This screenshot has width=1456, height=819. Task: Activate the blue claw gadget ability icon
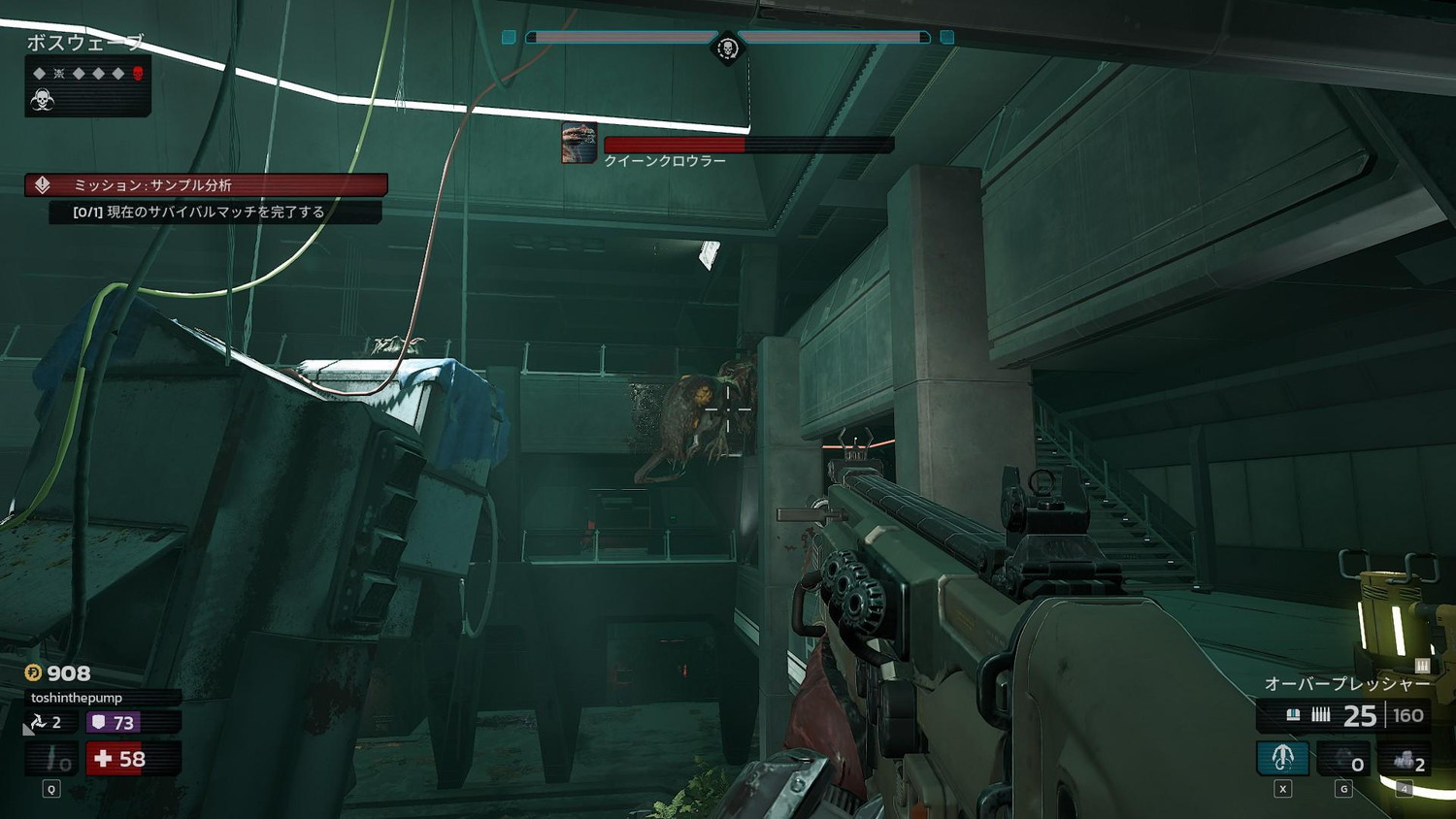[x=1282, y=758]
